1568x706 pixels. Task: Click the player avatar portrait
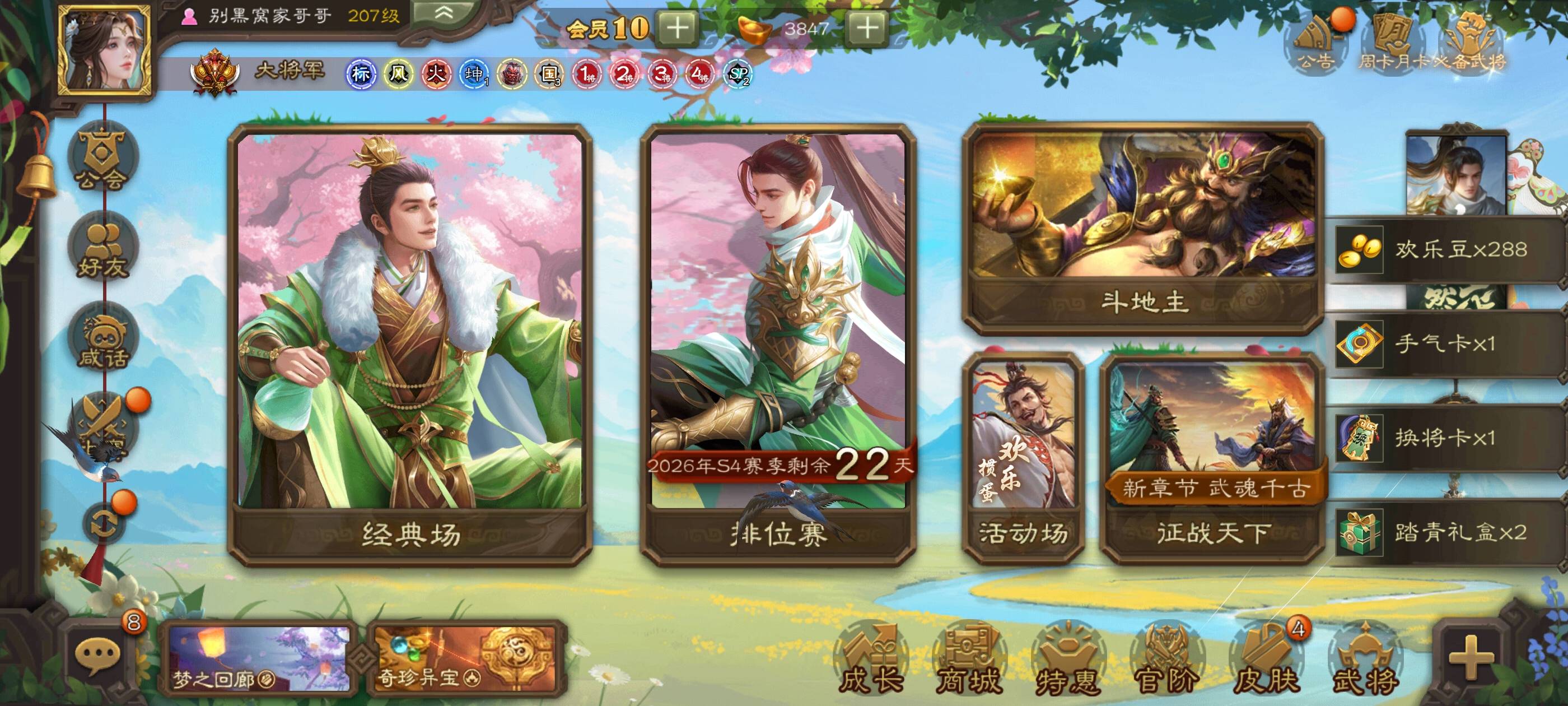click(104, 50)
